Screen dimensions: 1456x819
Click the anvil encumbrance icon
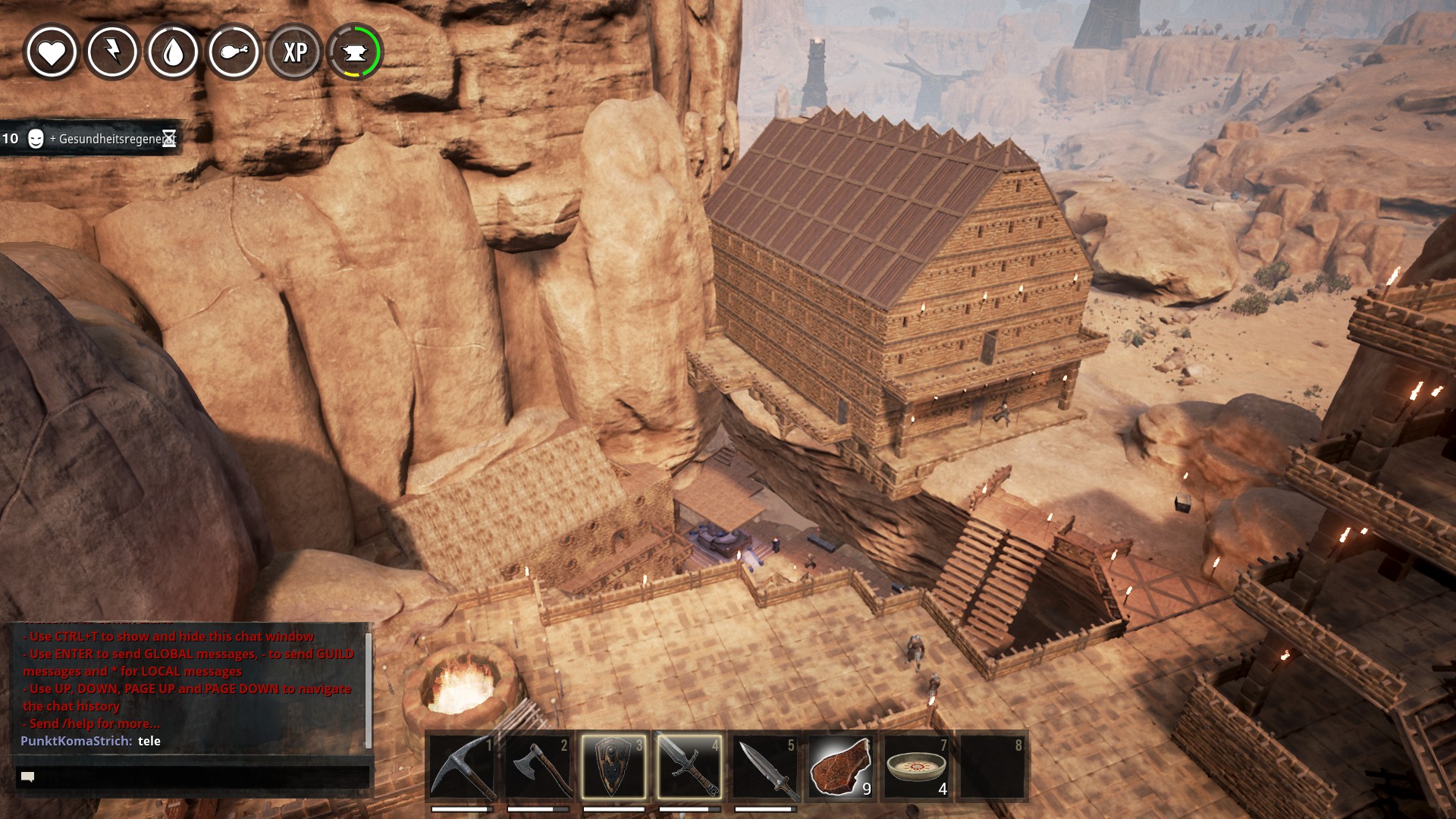[x=355, y=52]
